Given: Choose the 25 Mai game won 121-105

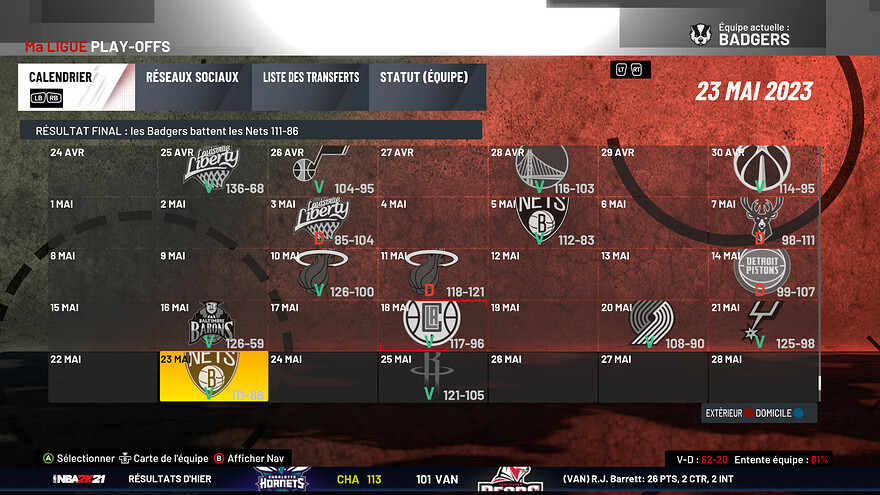Looking at the screenshot, I should [433, 376].
